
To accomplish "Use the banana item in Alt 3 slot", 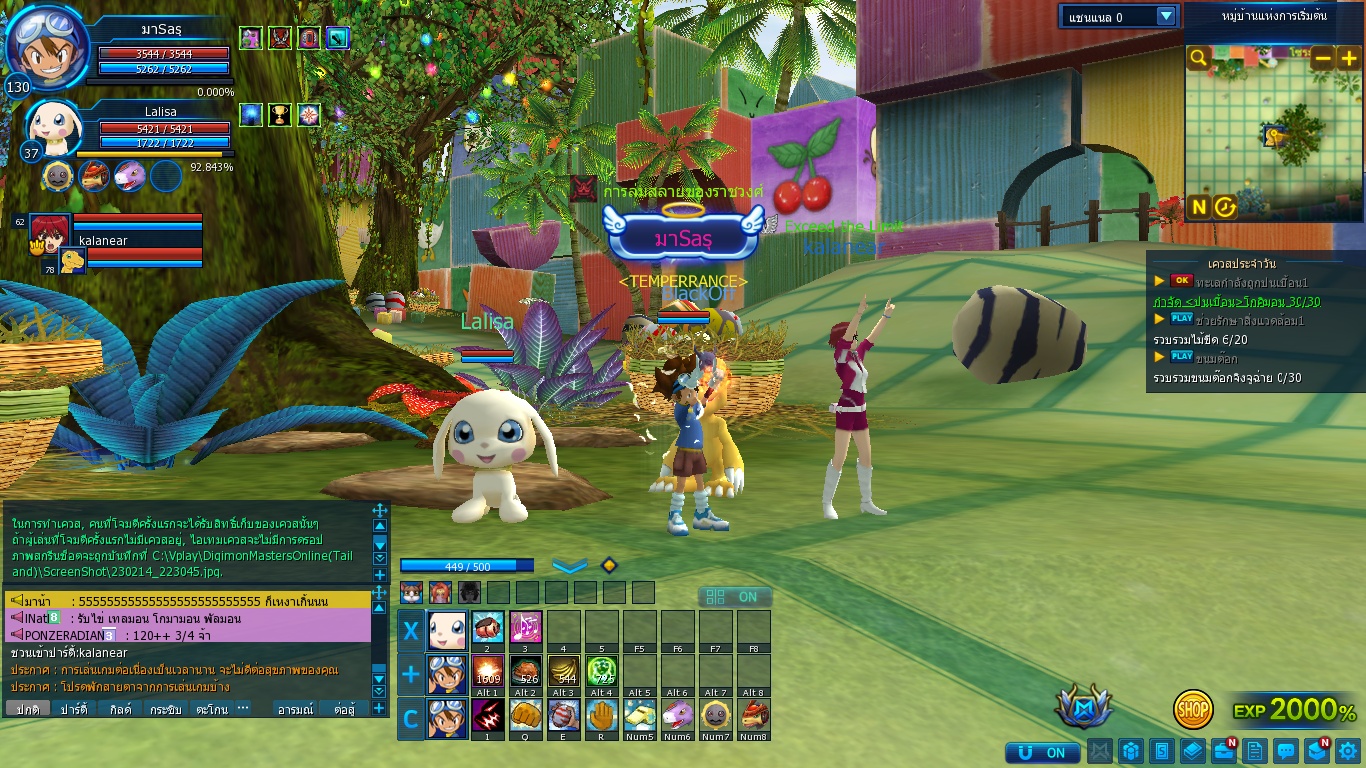I will pyautogui.click(x=563, y=672).
